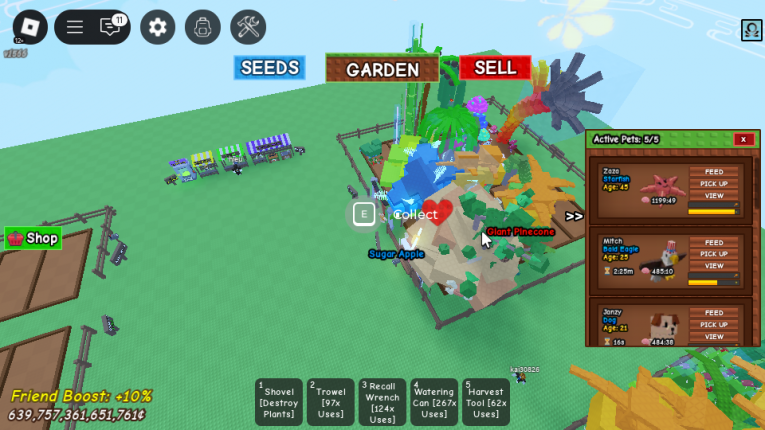View Janzy the Dog
Image resolution: width=765 pixels, height=430 pixels.
pyautogui.click(x=713, y=336)
